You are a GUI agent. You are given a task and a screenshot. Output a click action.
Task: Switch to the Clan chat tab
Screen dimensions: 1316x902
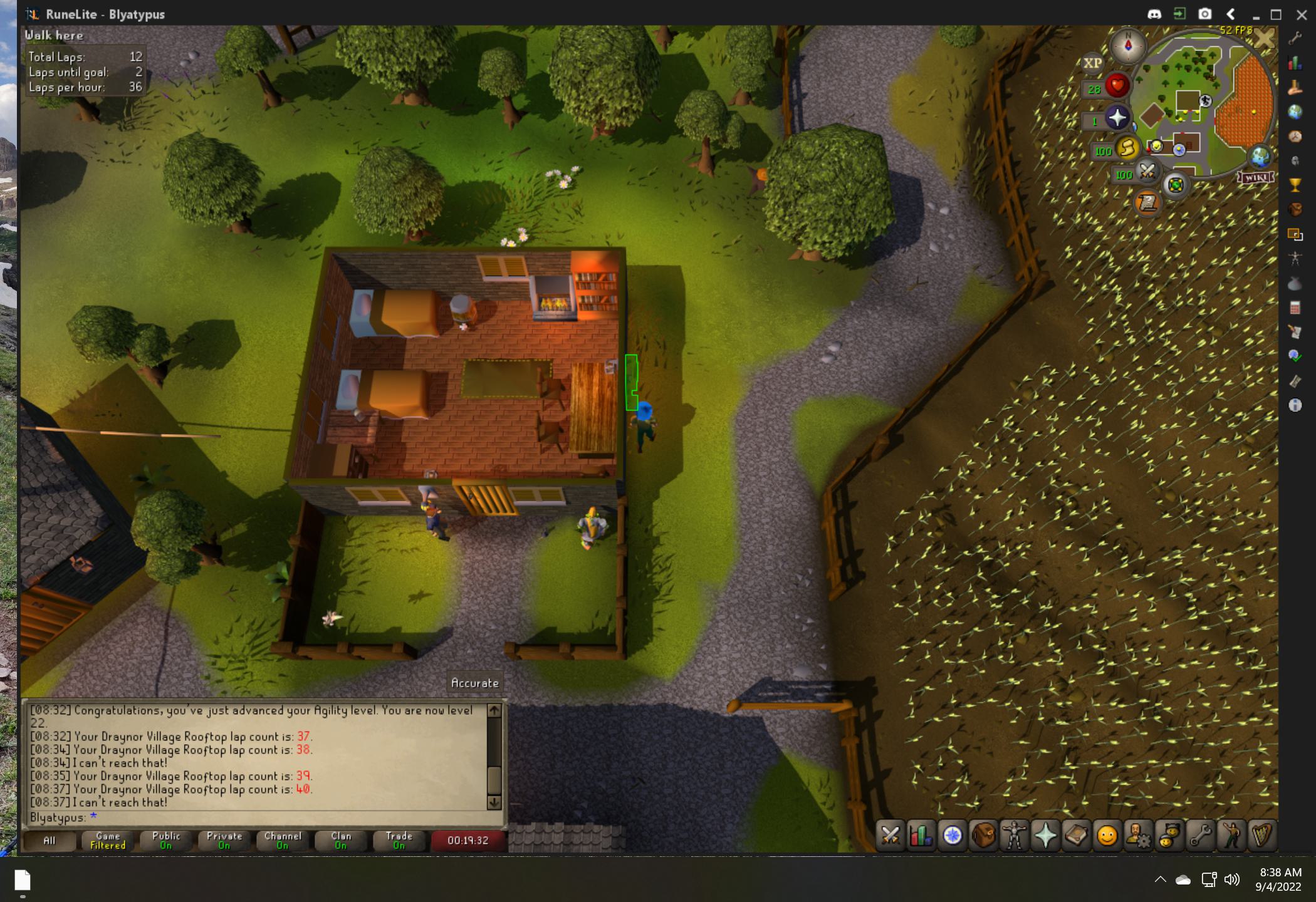click(x=341, y=841)
